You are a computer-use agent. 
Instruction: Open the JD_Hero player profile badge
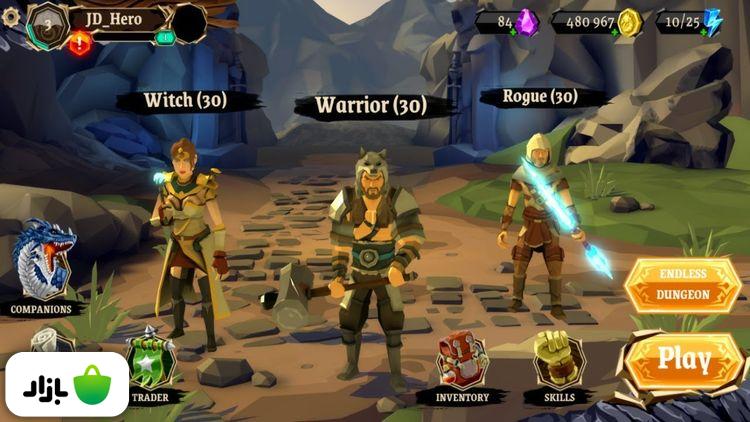(x=47, y=25)
